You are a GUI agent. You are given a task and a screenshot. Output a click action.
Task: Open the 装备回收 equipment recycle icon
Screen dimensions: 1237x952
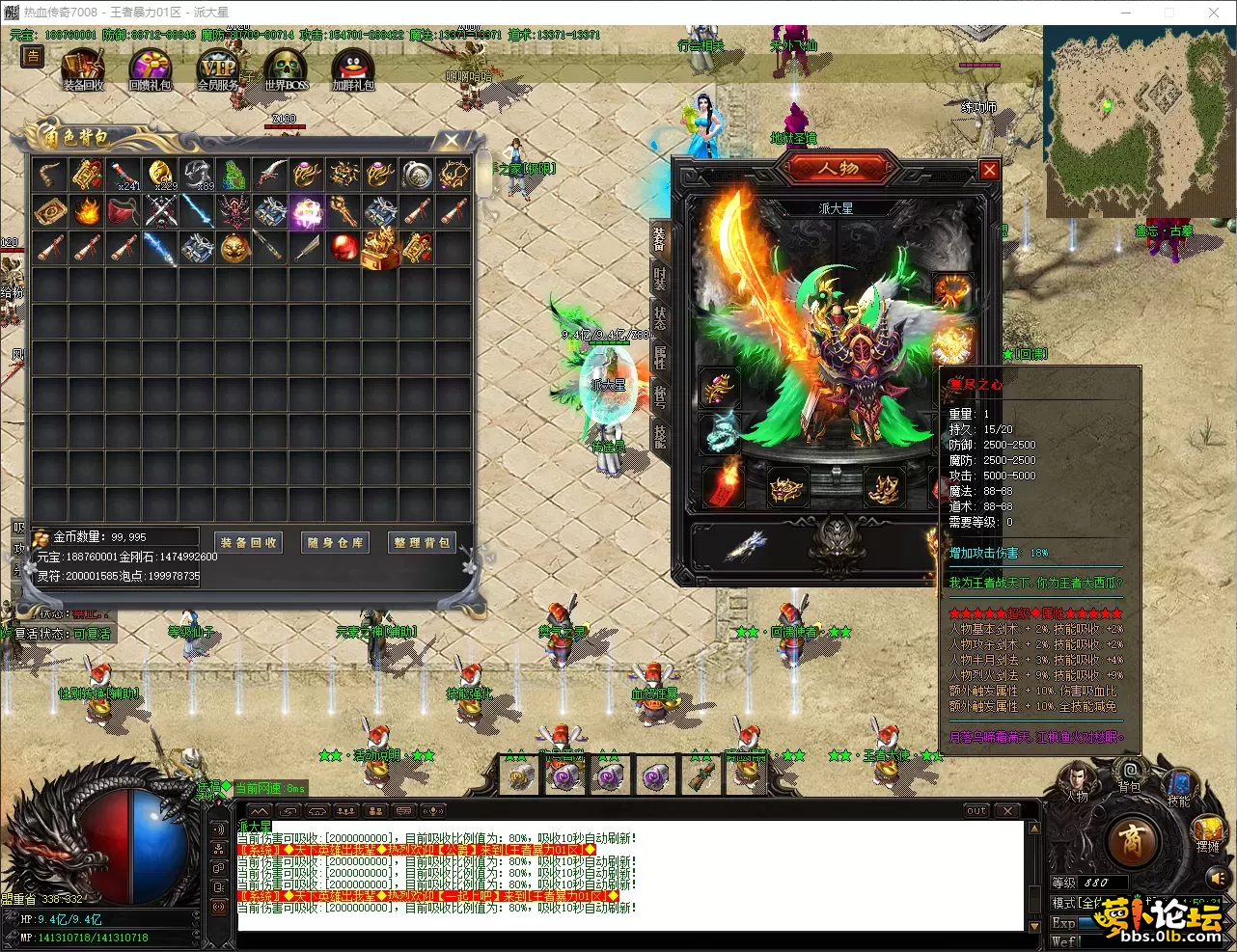(83, 70)
